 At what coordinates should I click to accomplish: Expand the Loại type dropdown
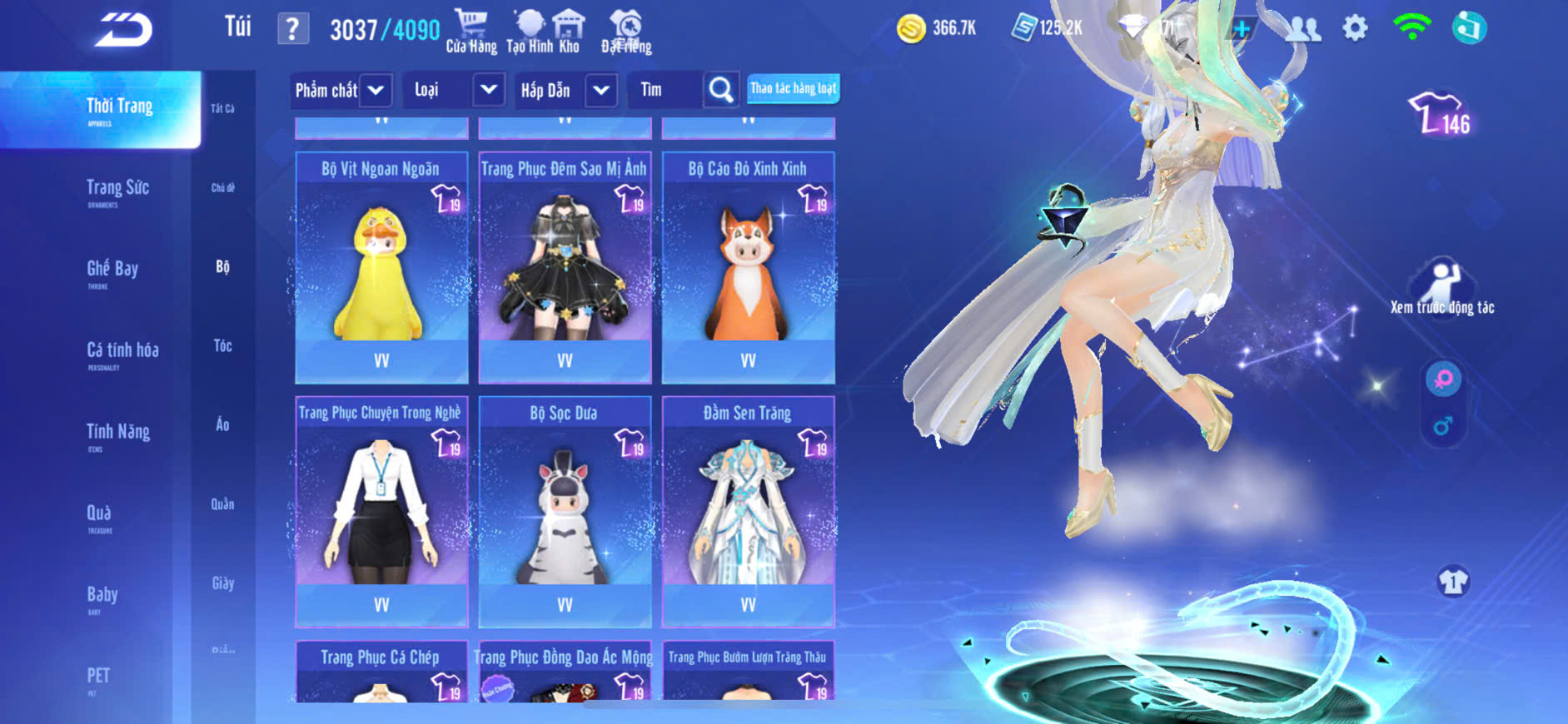click(489, 89)
